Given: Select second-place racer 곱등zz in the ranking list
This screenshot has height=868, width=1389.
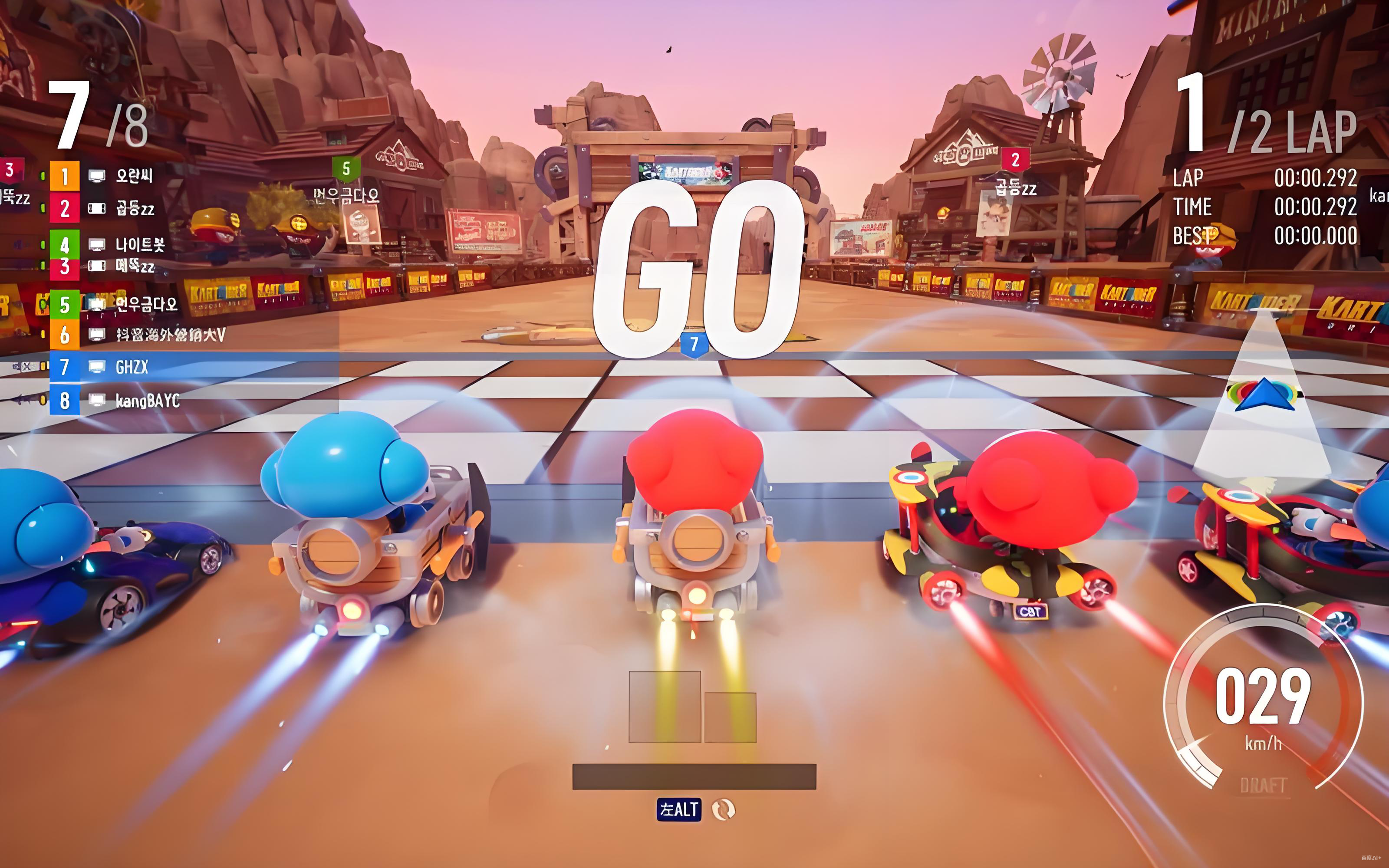Looking at the screenshot, I should click(135, 208).
